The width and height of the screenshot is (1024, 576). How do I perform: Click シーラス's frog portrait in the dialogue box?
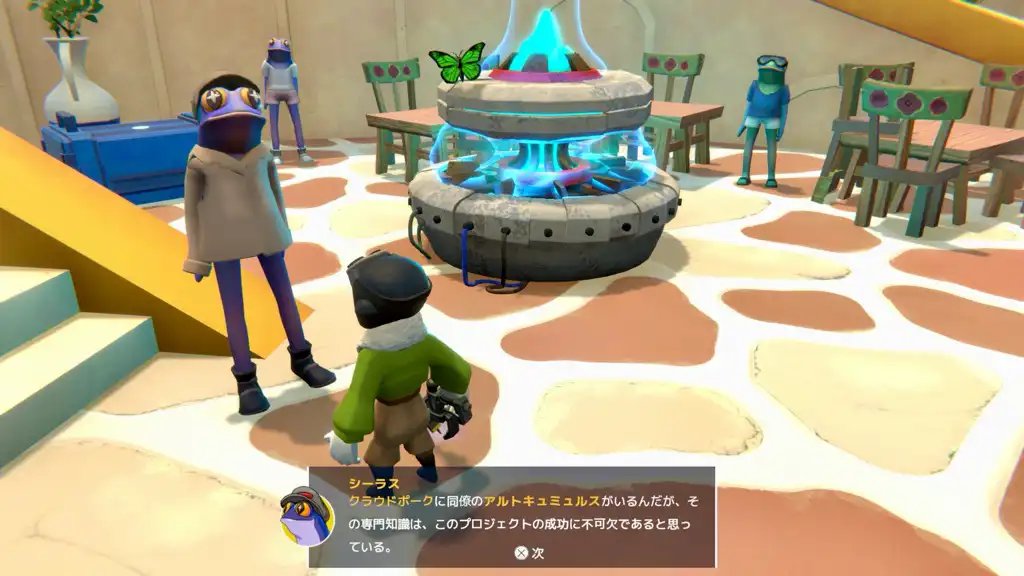click(307, 515)
